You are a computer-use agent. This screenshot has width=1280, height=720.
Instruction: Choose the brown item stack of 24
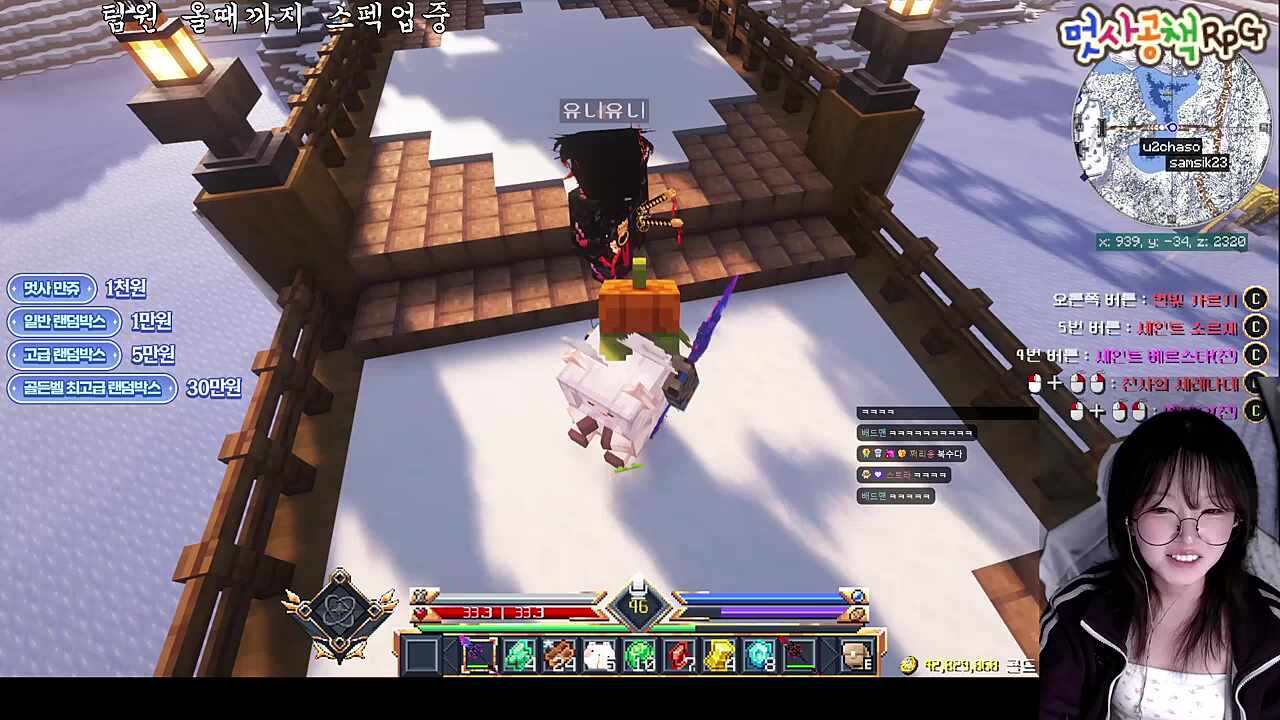click(x=558, y=655)
